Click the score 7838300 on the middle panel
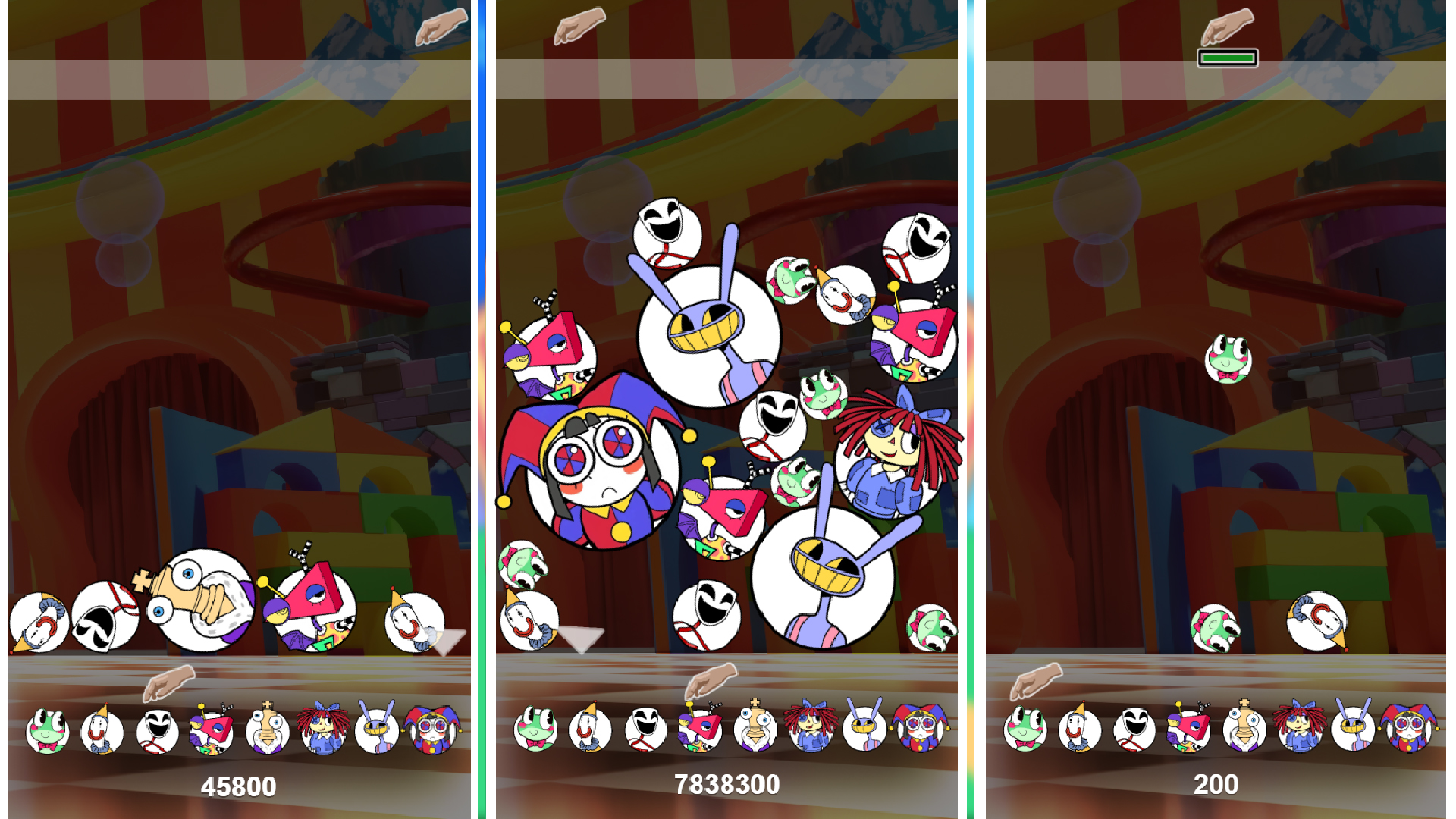 coord(728,786)
